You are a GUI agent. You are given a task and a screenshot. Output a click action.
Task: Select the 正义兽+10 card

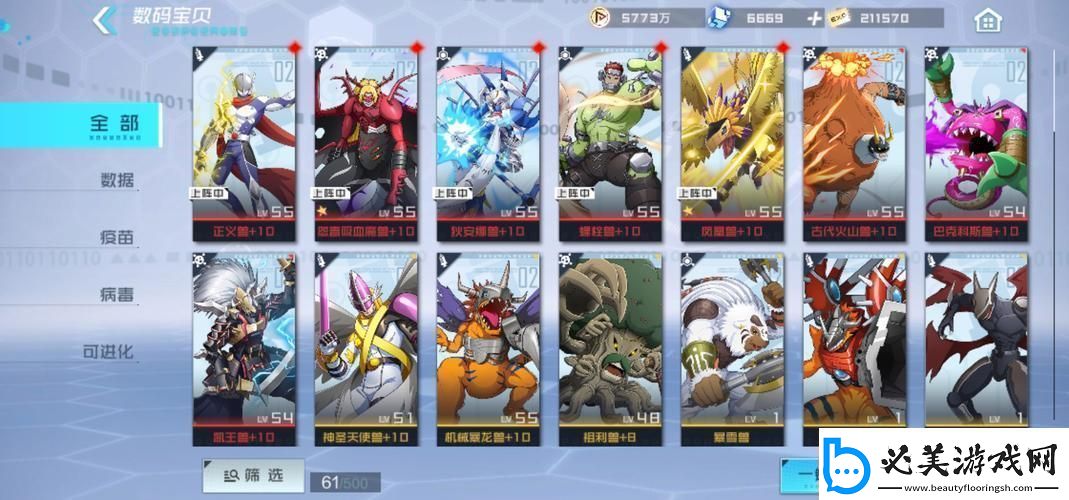click(245, 140)
